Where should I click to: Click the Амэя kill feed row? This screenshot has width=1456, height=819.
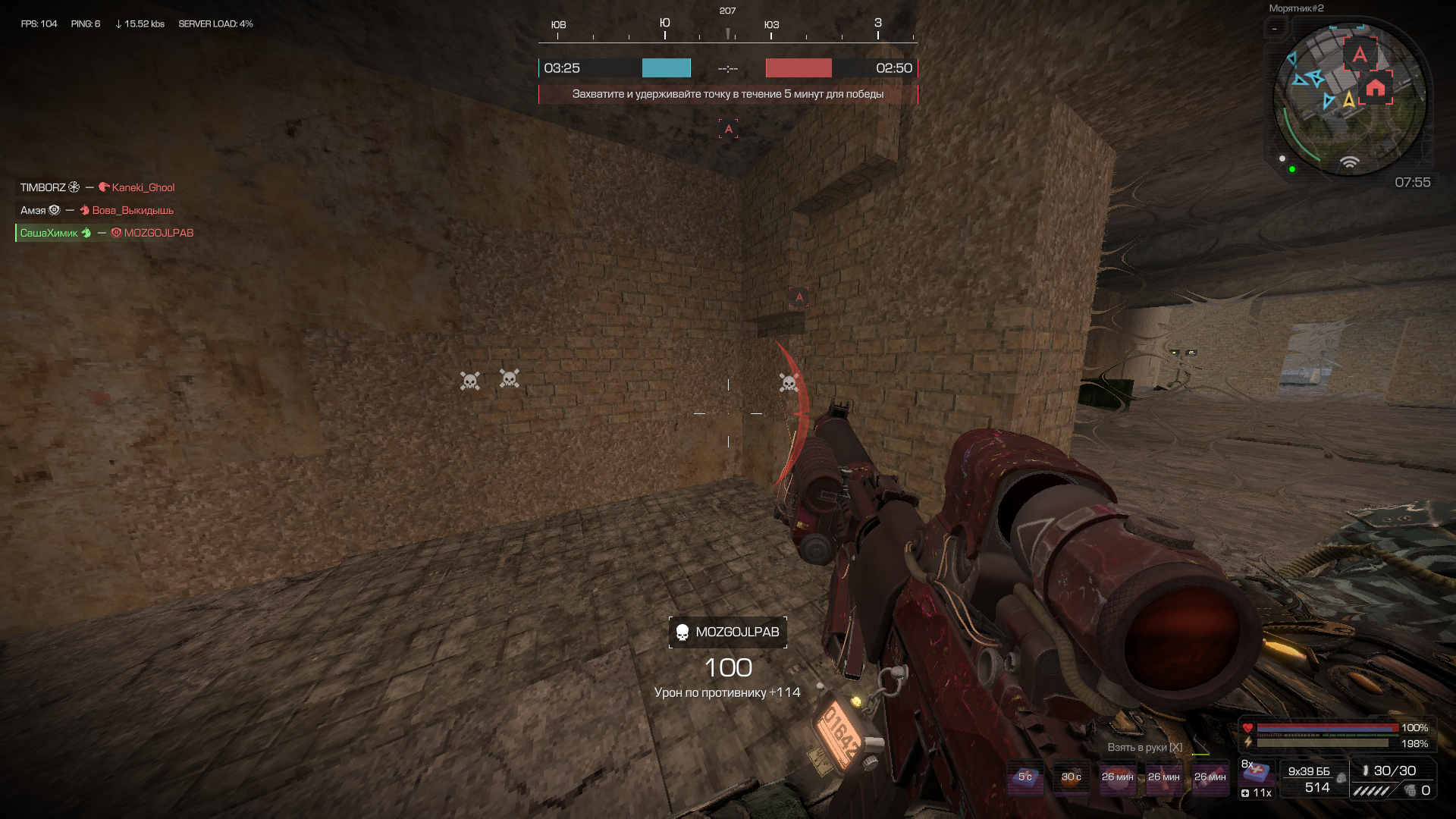(x=97, y=210)
